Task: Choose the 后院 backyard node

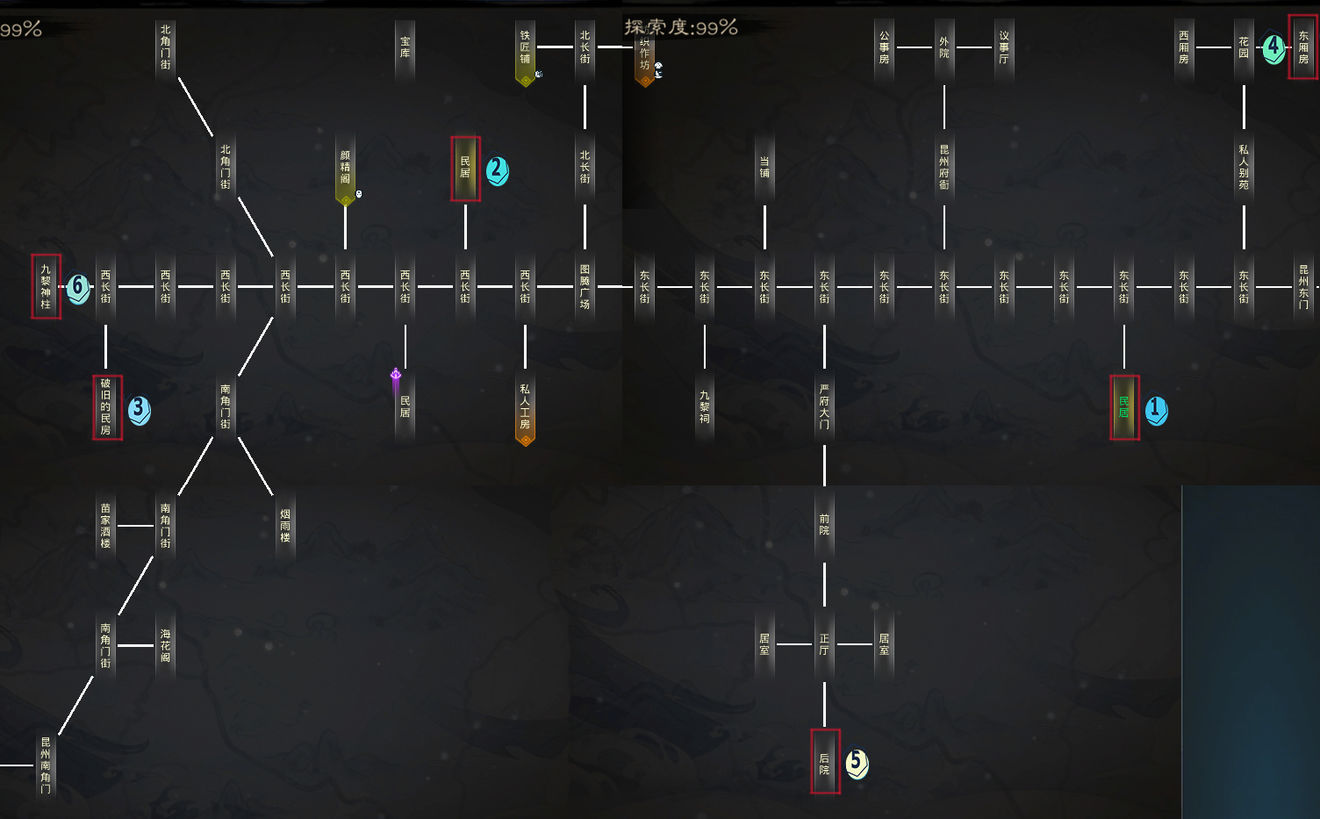Action: coord(824,763)
